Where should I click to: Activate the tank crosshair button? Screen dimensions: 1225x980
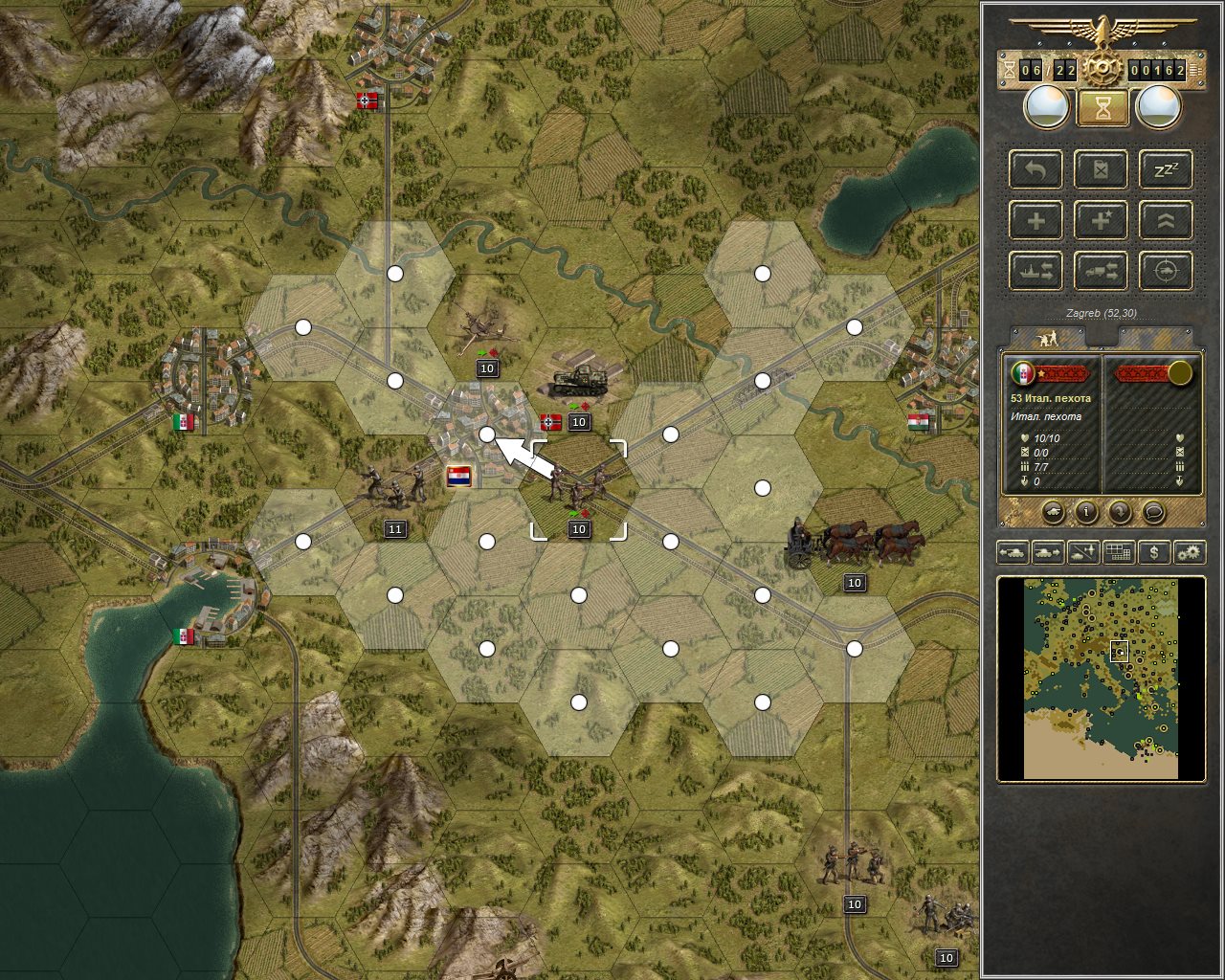pos(1167,272)
